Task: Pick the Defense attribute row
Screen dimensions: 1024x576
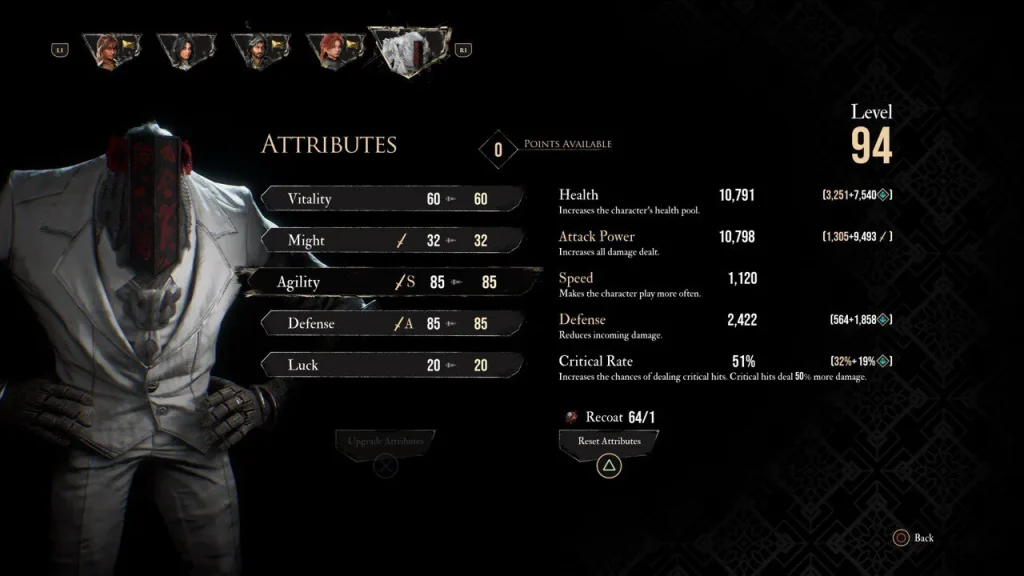Action: (392, 324)
